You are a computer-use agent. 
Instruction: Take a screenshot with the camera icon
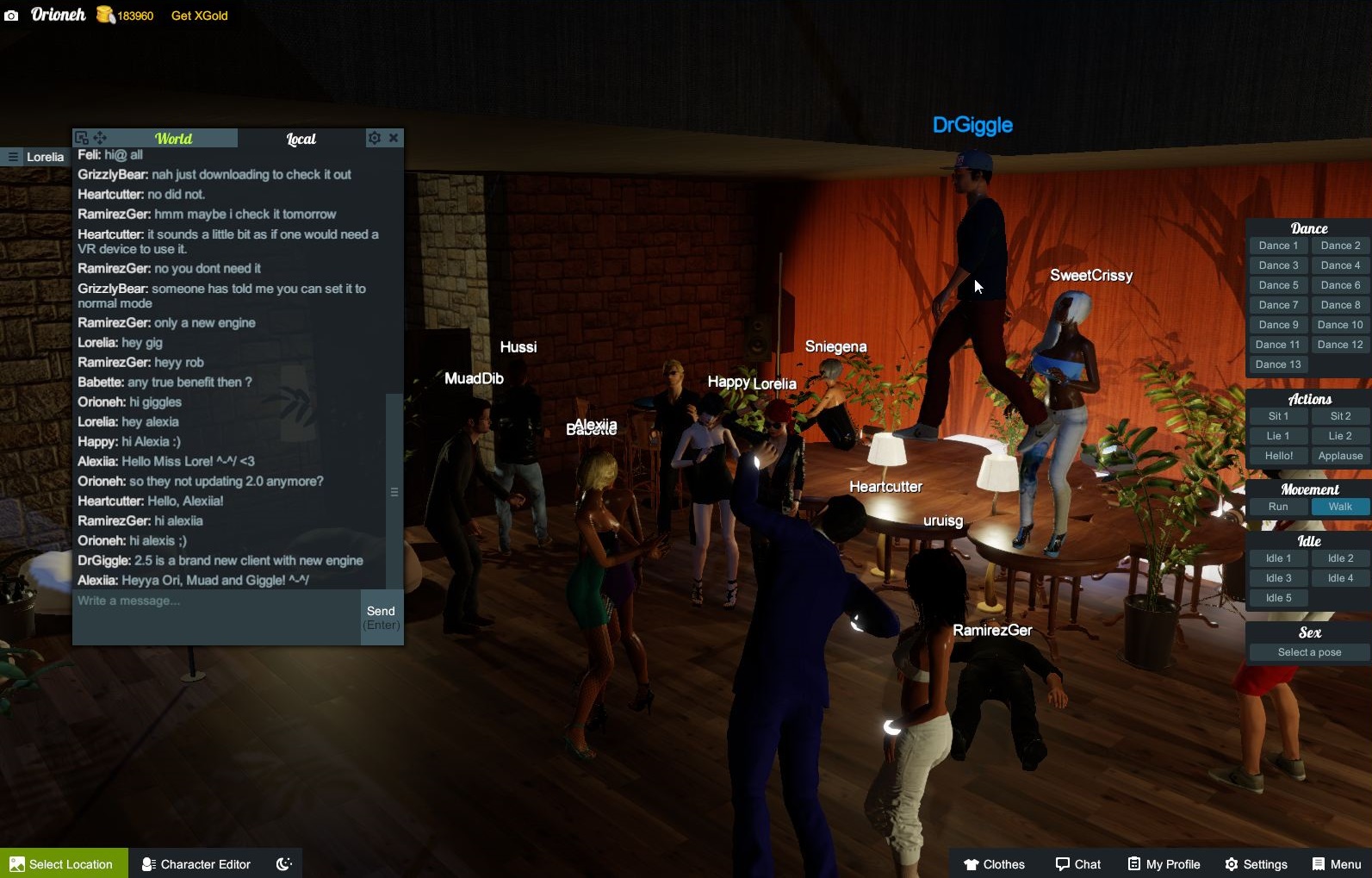click(11, 16)
